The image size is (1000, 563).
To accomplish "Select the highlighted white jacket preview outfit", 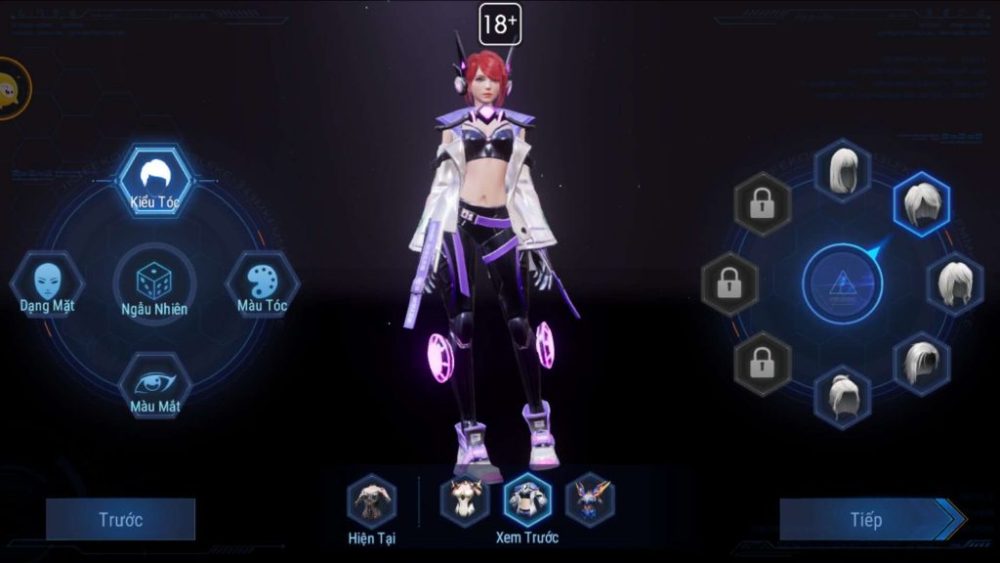I will pos(527,500).
